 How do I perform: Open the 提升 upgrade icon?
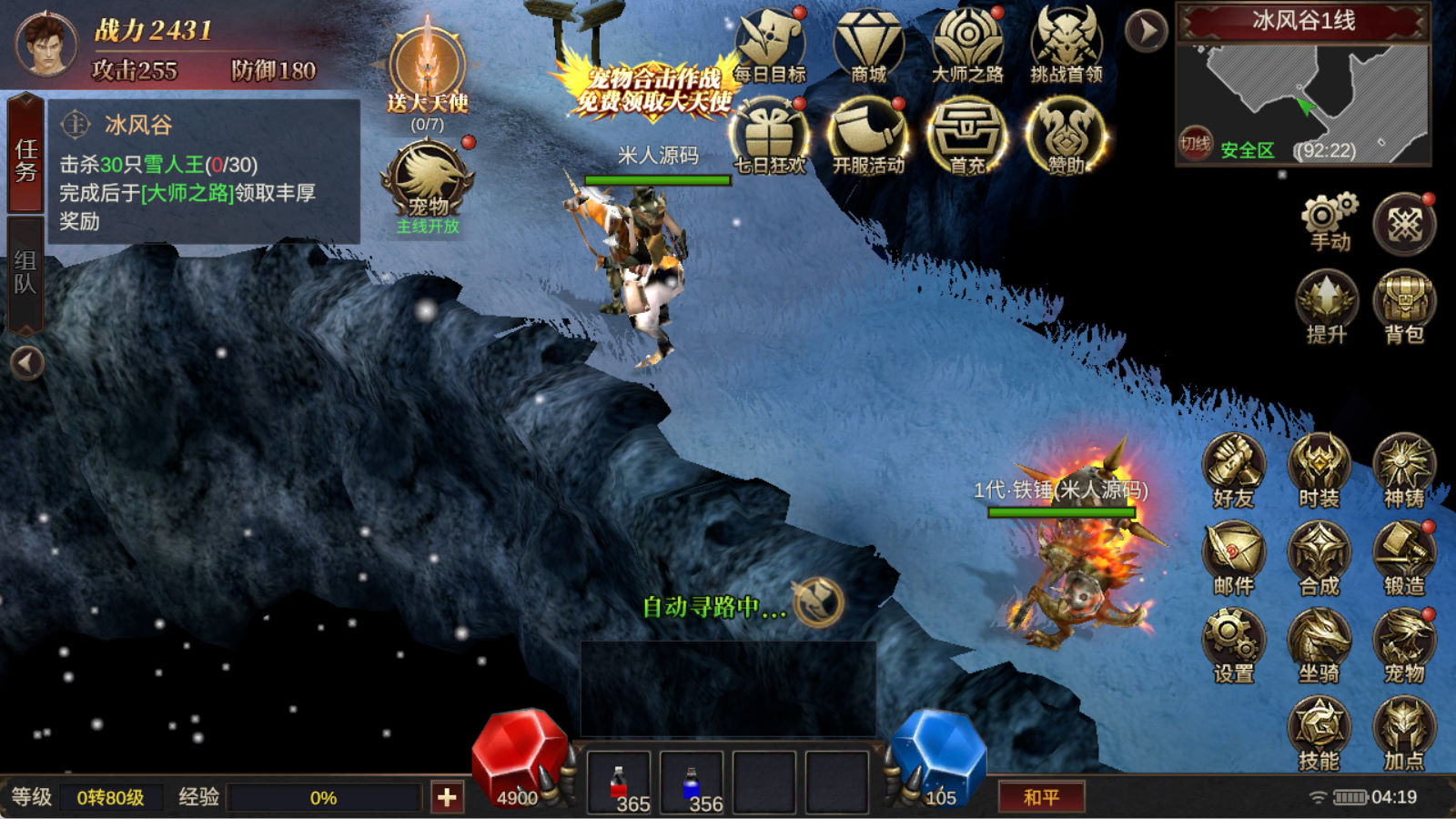click(1327, 306)
